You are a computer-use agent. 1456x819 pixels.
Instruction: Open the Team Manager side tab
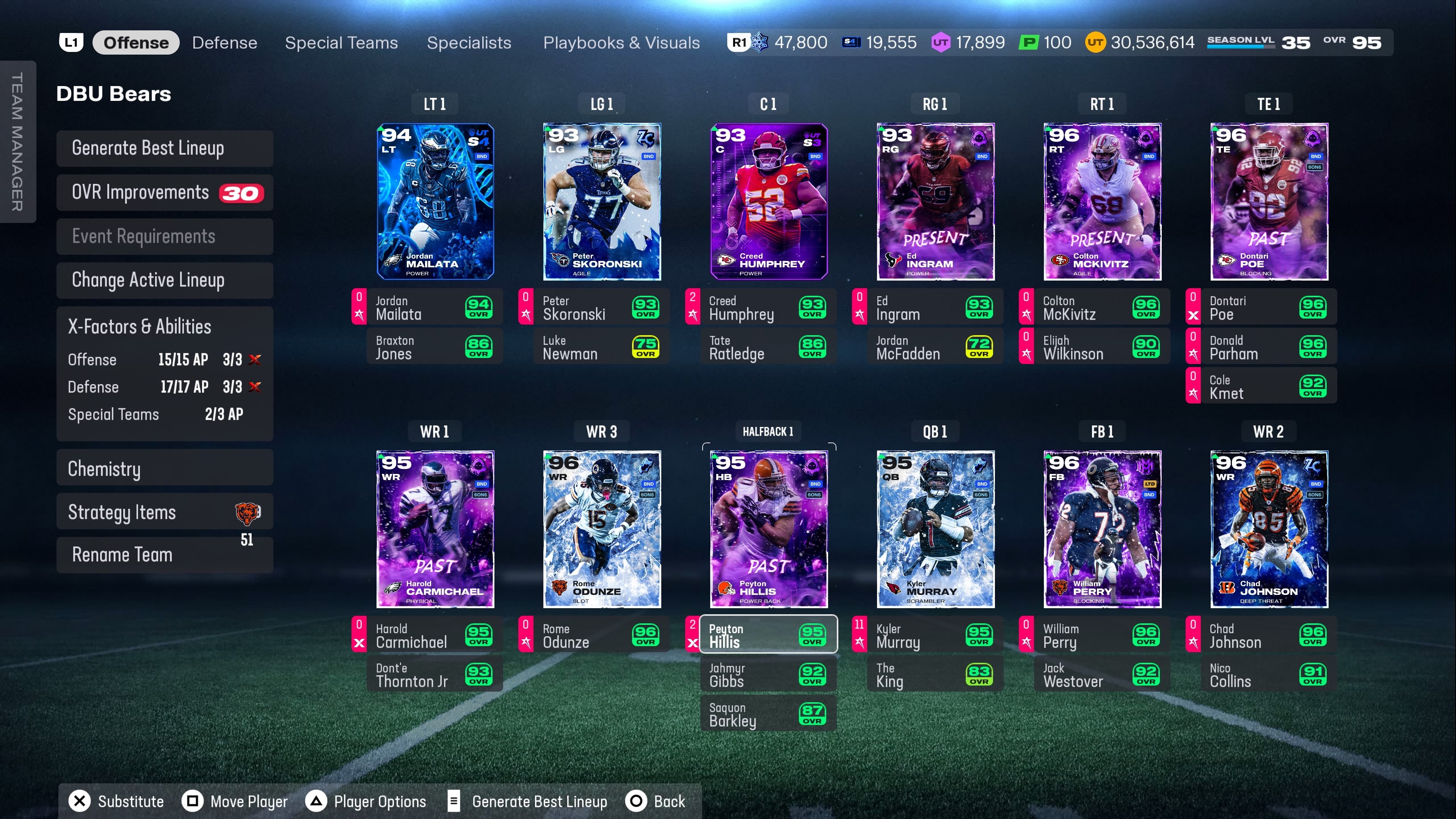point(17,141)
